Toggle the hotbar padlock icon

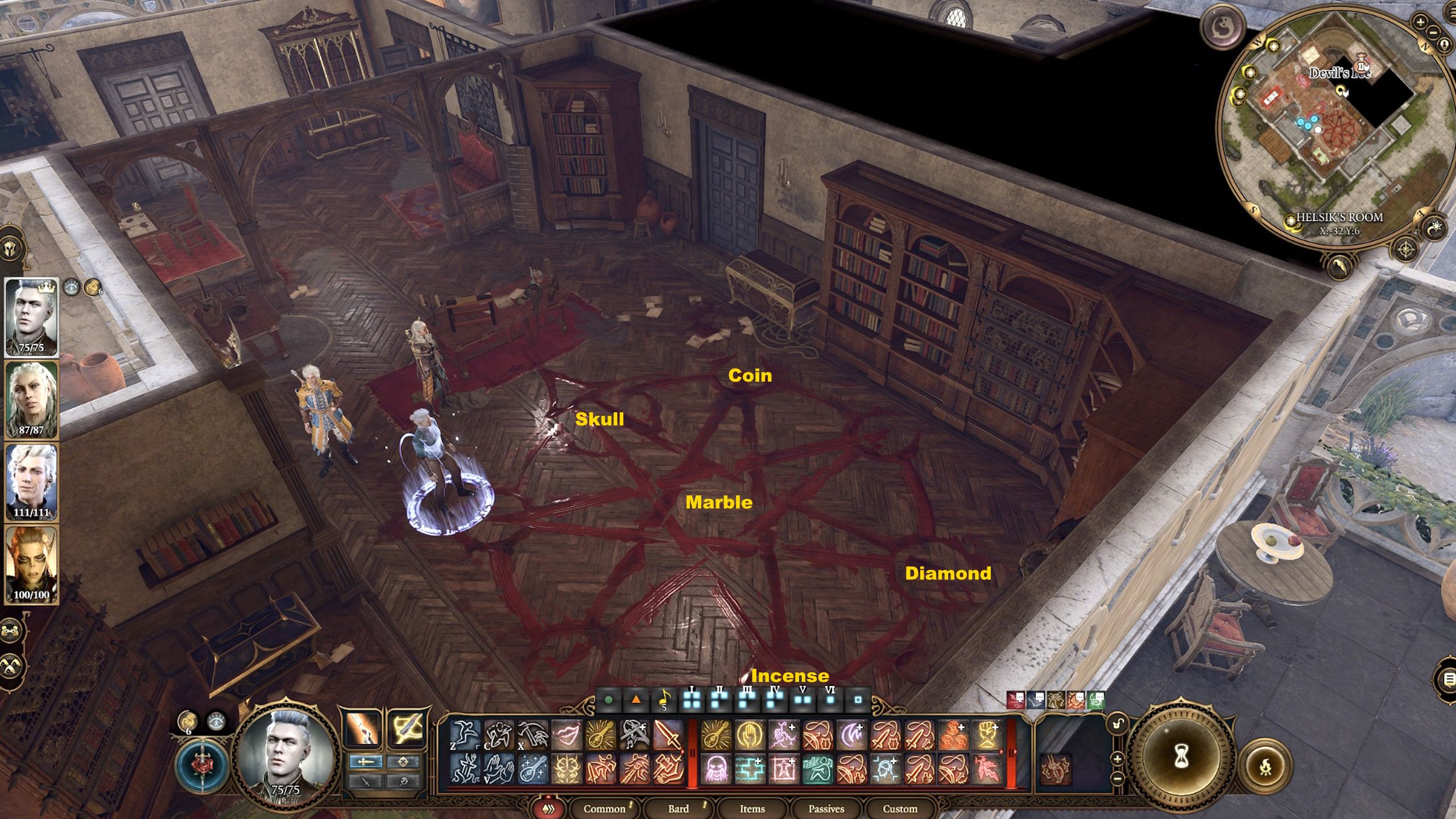tap(1118, 725)
